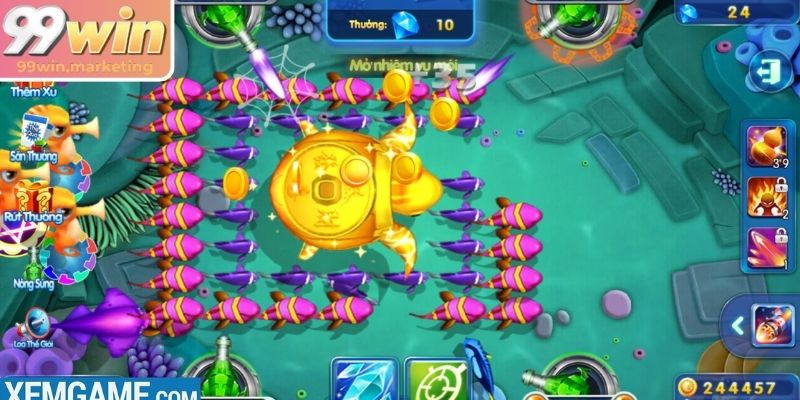Open the Nâng Súng upgrade
This screenshot has height=400, width=800.
point(32,265)
